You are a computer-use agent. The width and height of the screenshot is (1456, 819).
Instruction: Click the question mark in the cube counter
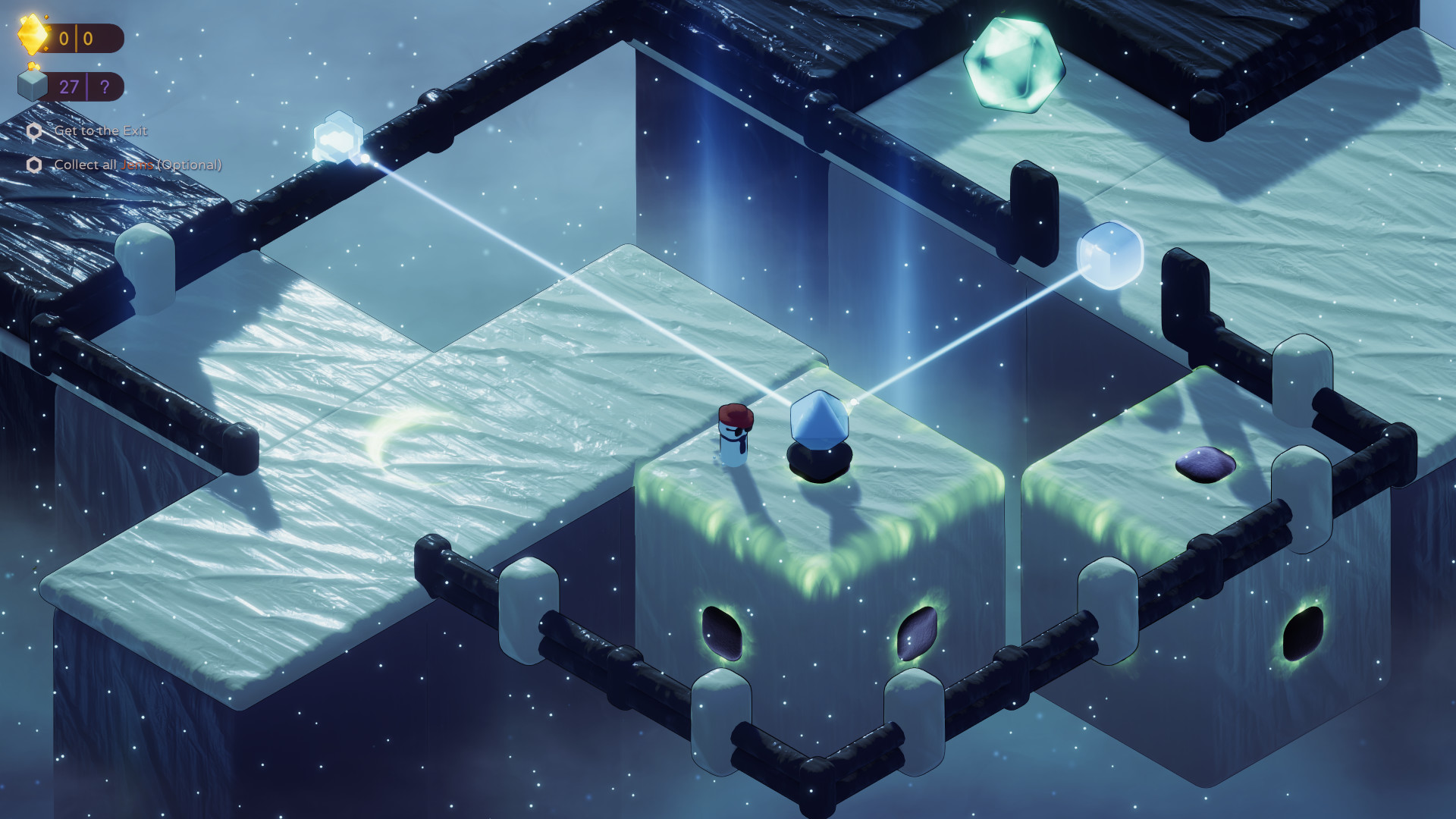[102, 86]
